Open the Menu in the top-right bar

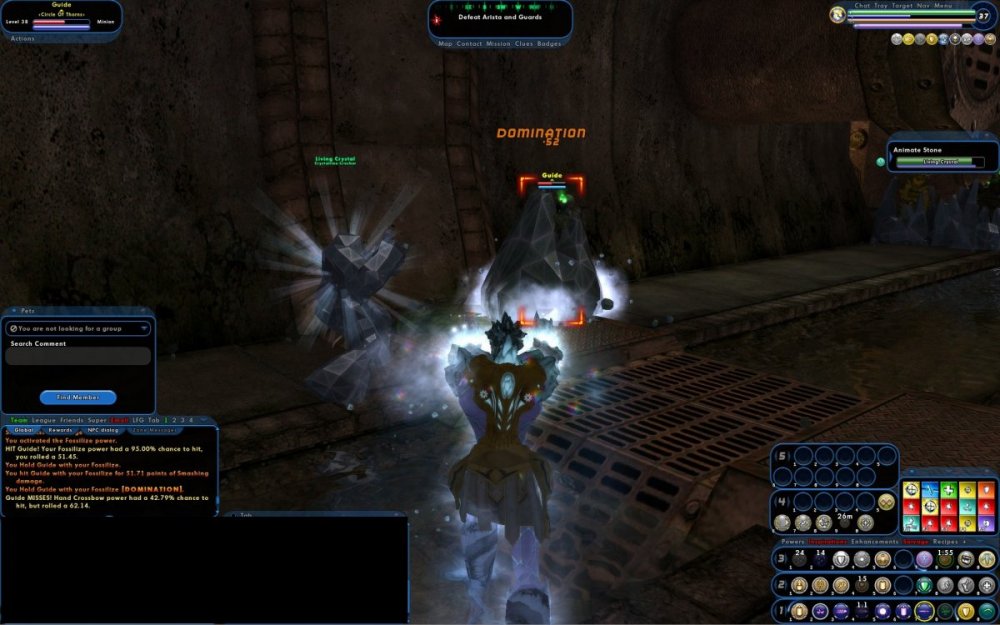pyautogui.click(x=943, y=6)
